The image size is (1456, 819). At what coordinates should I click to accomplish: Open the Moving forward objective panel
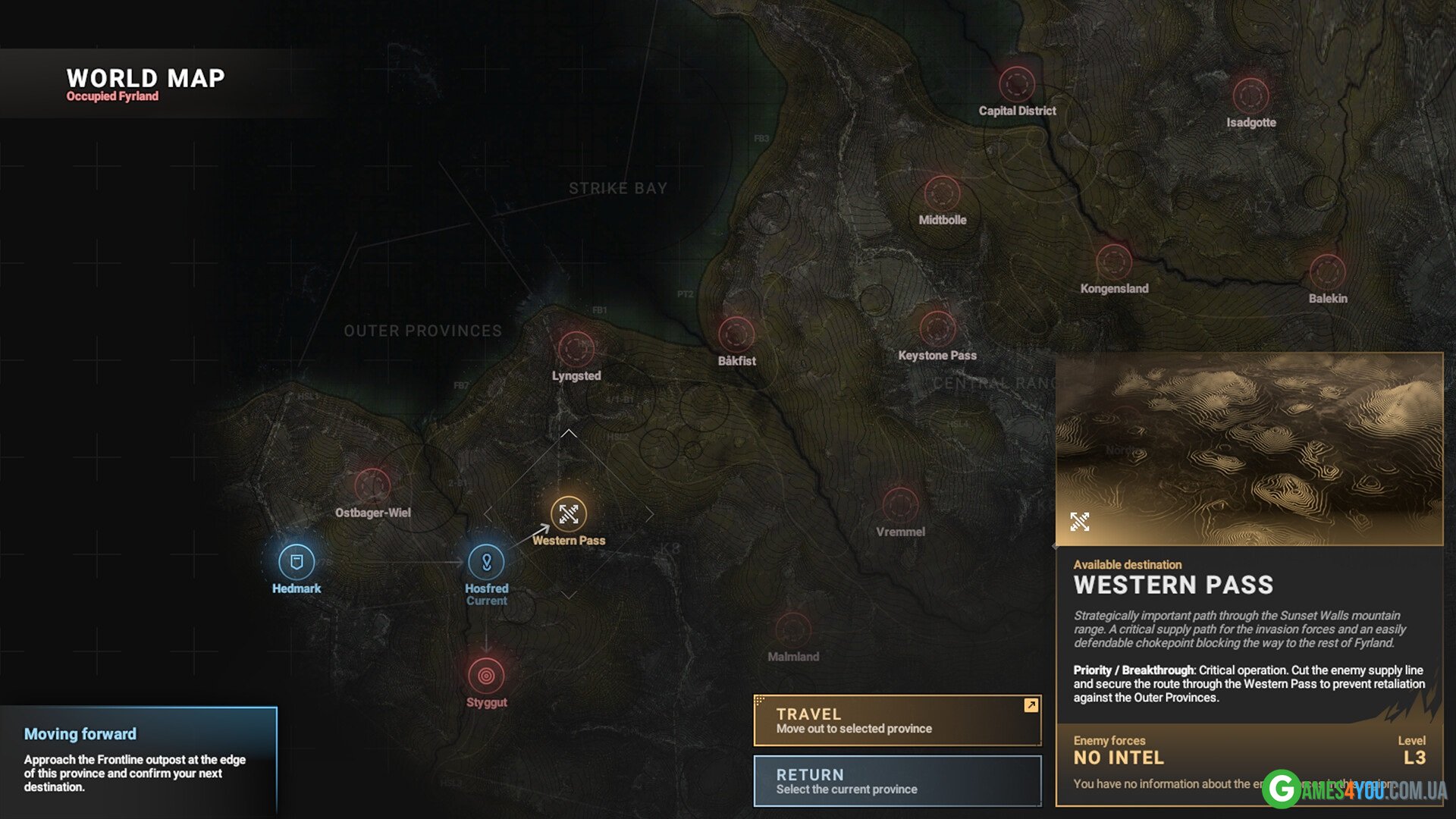pyautogui.click(x=138, y=760)
